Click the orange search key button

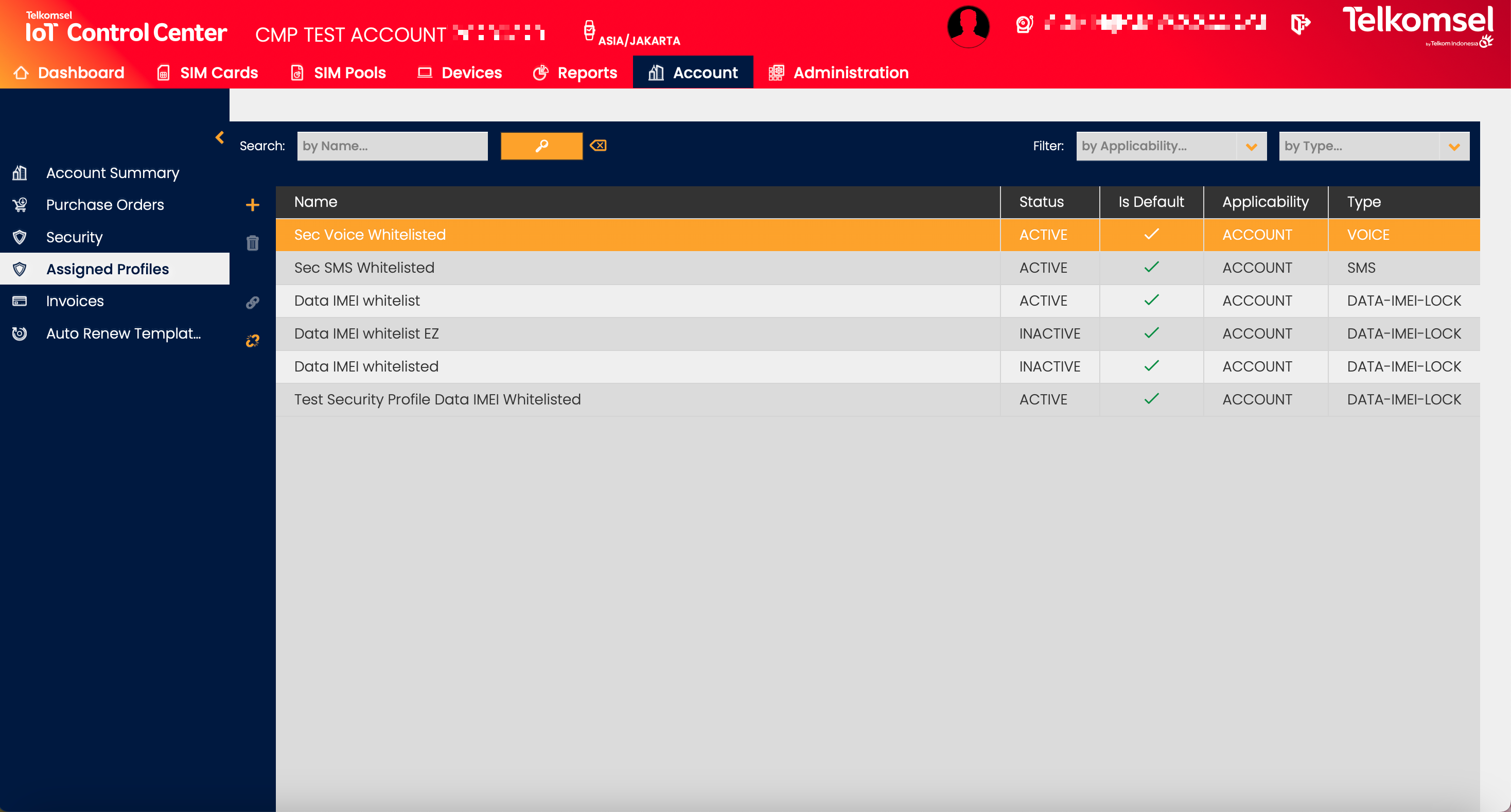click(541, 146)
